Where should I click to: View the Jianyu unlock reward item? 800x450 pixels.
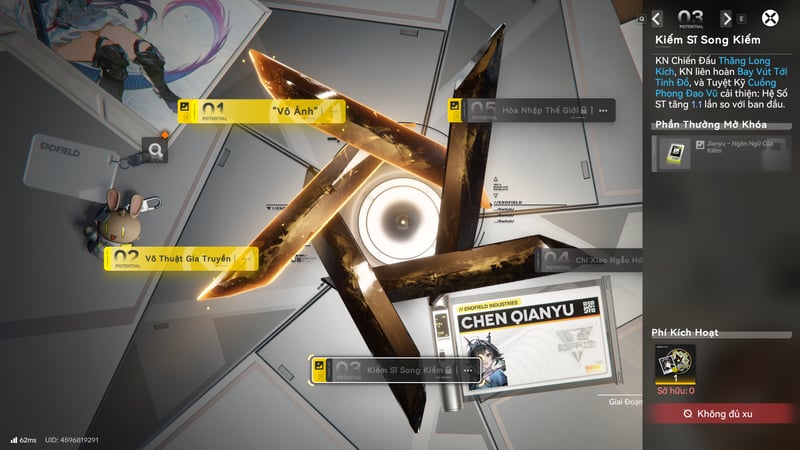click(x=671, y=153)
